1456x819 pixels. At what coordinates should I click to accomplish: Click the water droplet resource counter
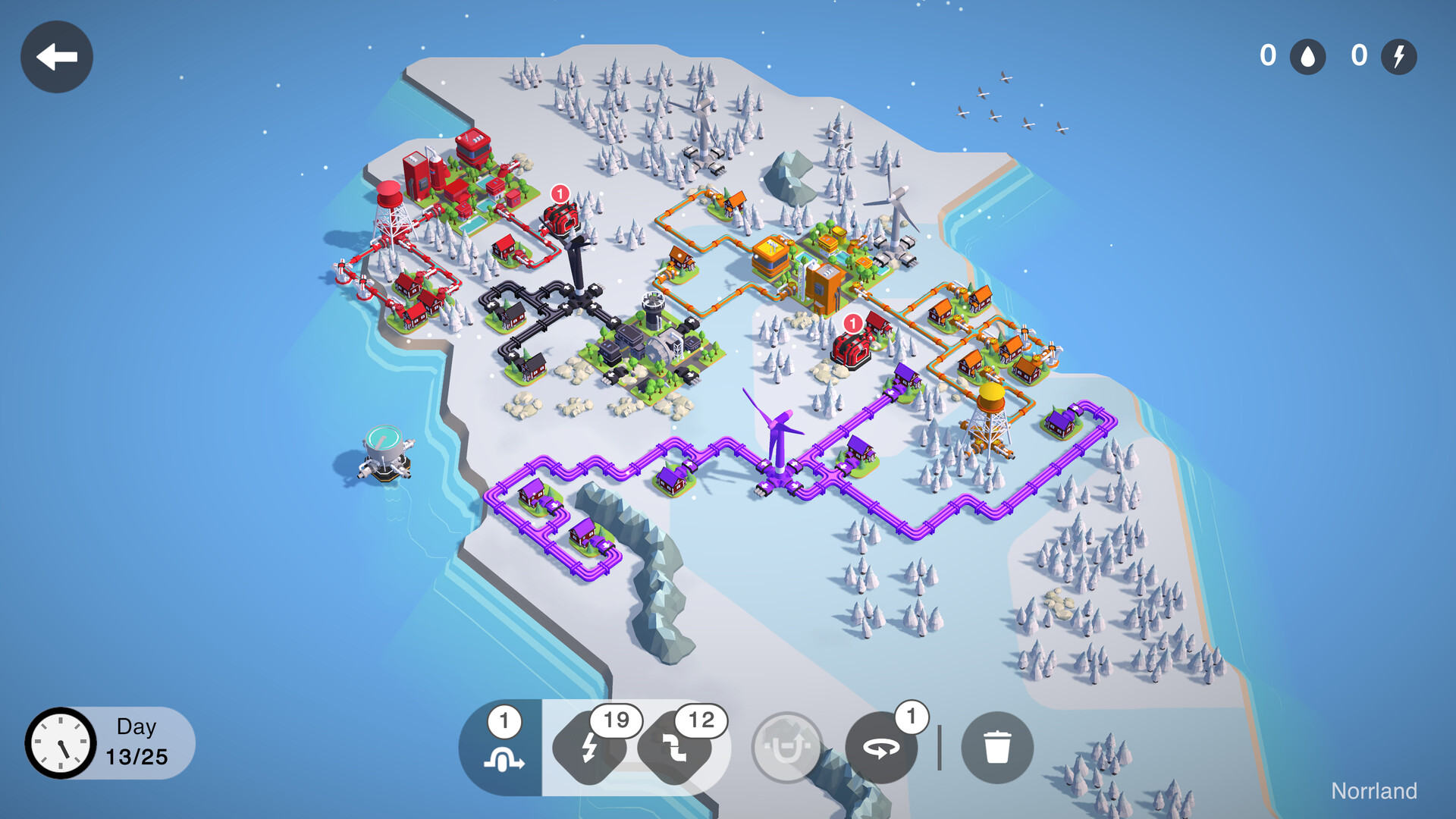pos(1307,56)
